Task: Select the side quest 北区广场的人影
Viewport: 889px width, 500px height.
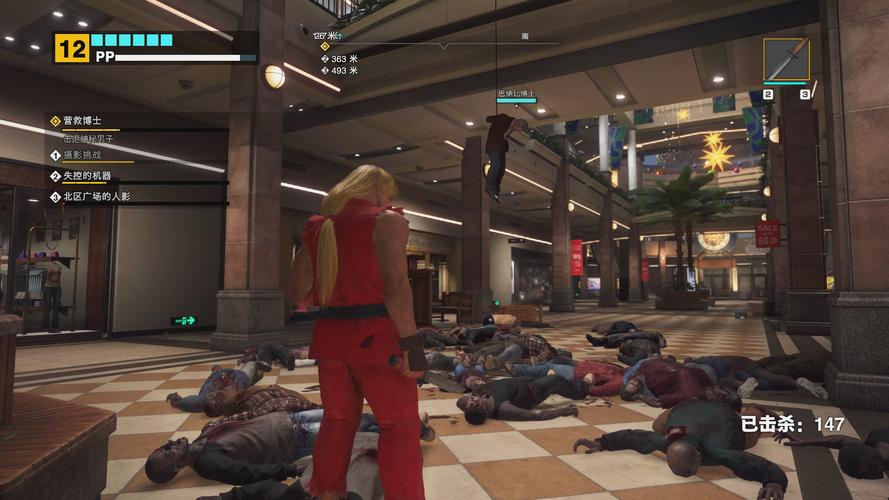Action: coord(96,197)
